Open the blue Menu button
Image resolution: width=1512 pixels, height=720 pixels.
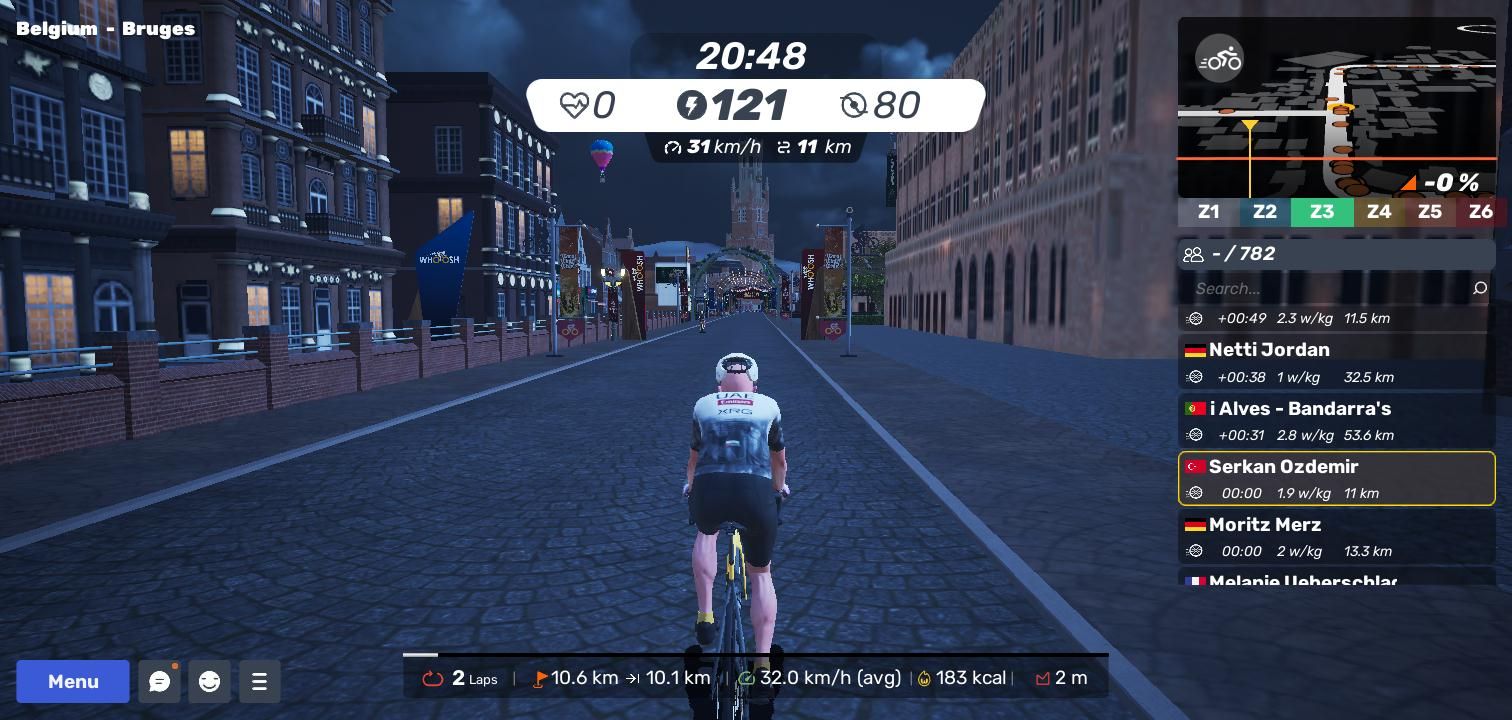[x=73, y=681]
